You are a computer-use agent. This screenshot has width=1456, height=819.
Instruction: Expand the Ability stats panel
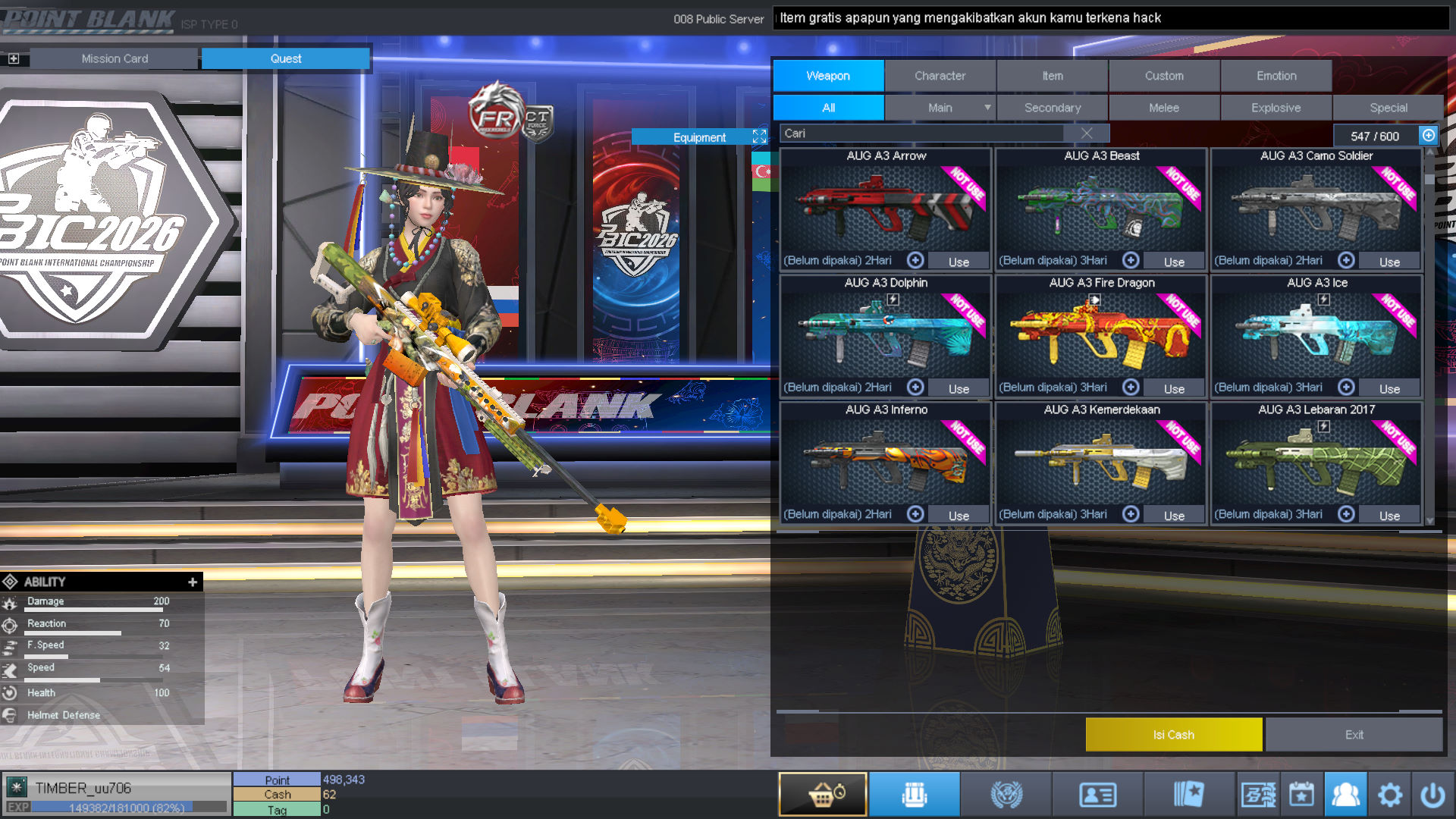click(x=193, y=582)
